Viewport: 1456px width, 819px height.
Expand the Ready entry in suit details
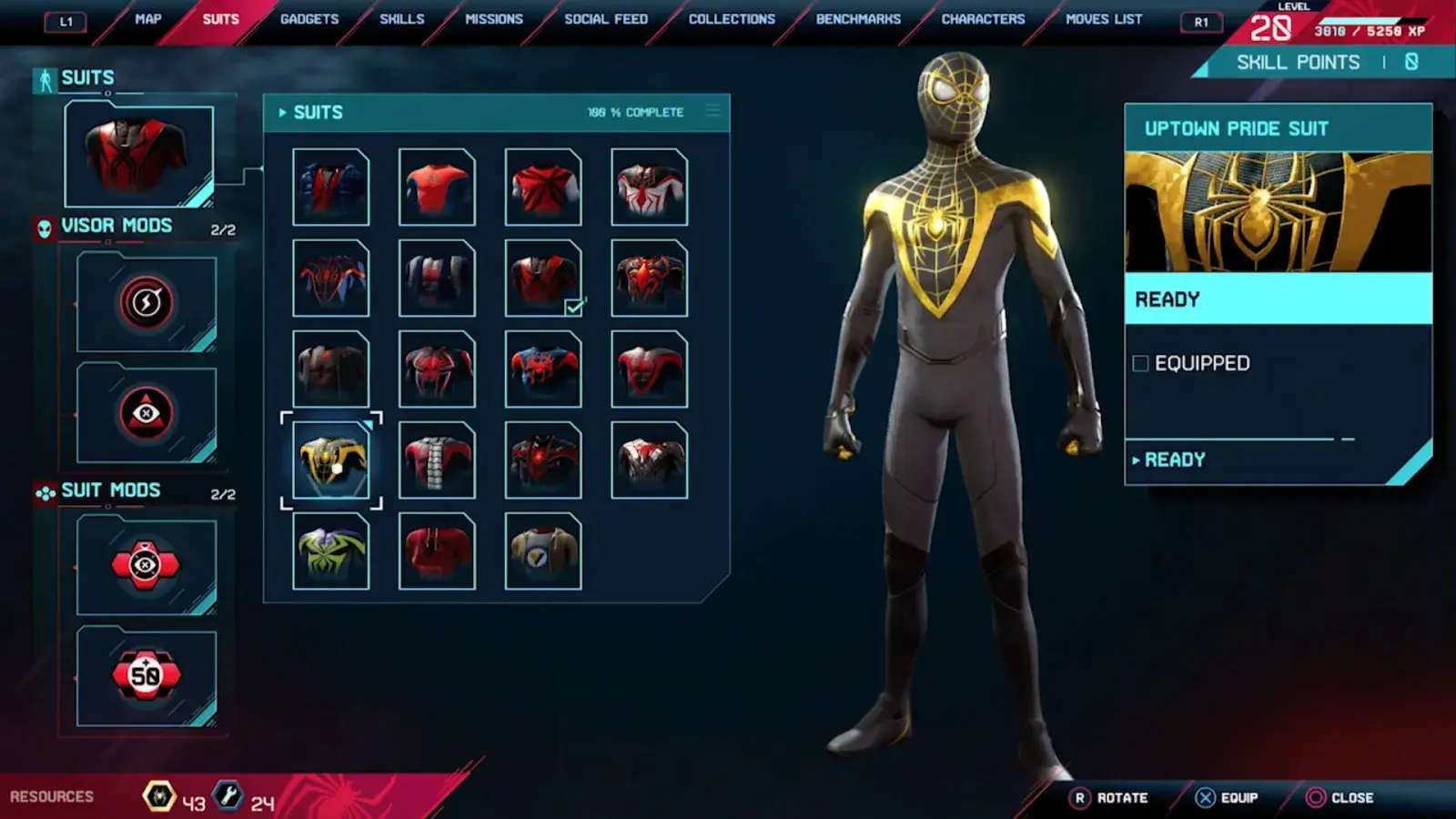[1174, 460]
